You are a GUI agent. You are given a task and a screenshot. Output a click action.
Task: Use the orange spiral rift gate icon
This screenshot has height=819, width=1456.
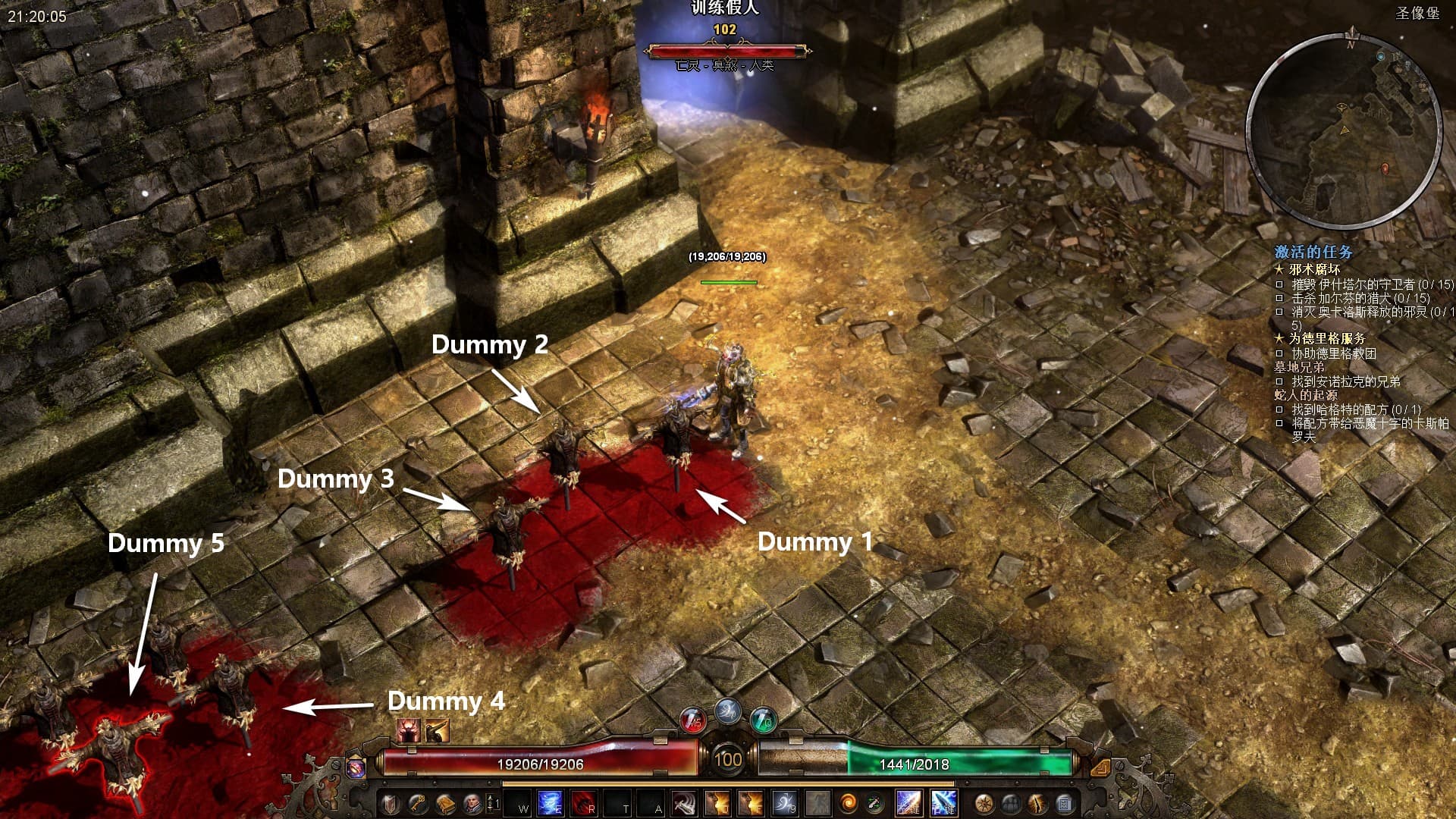click(x=848, y=803)
